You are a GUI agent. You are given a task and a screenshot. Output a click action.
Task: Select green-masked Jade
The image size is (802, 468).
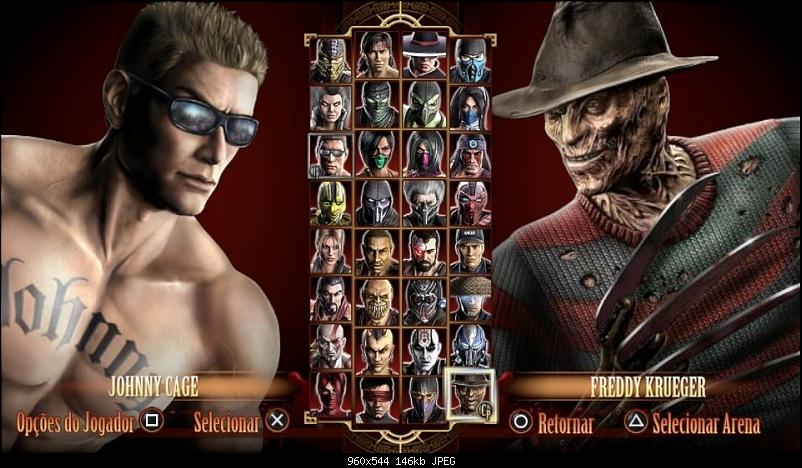[376, 155]
